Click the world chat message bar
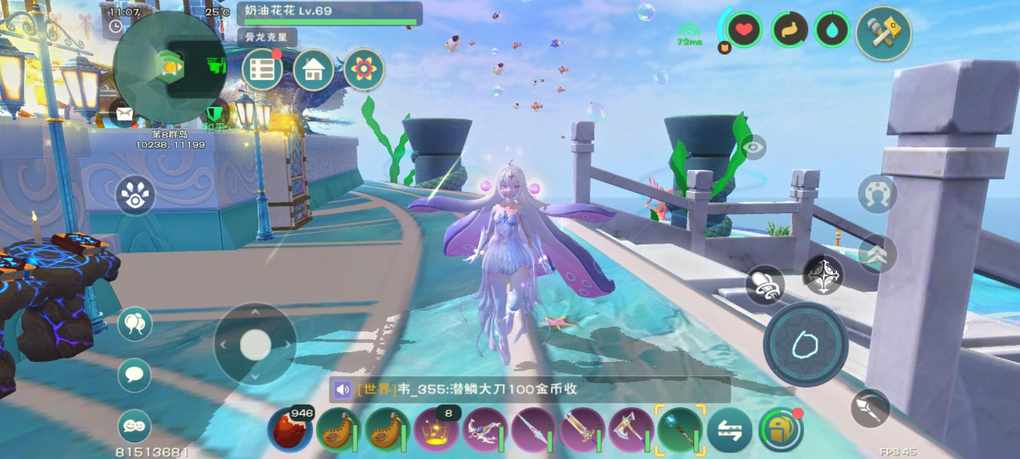This screenshot has width=1020, height=459. tap(530, 390)
